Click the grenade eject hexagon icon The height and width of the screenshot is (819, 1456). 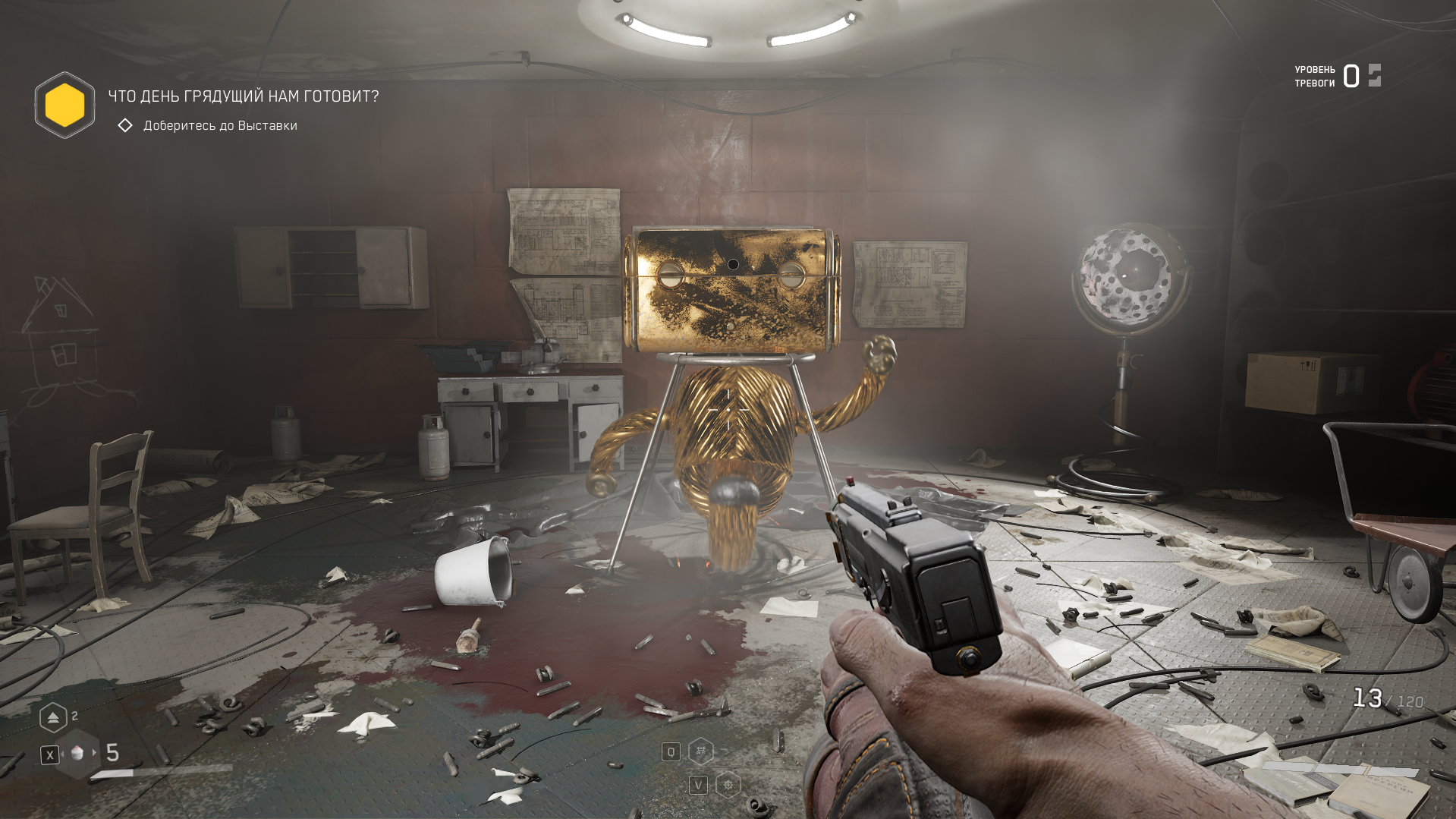coord(53,717)
